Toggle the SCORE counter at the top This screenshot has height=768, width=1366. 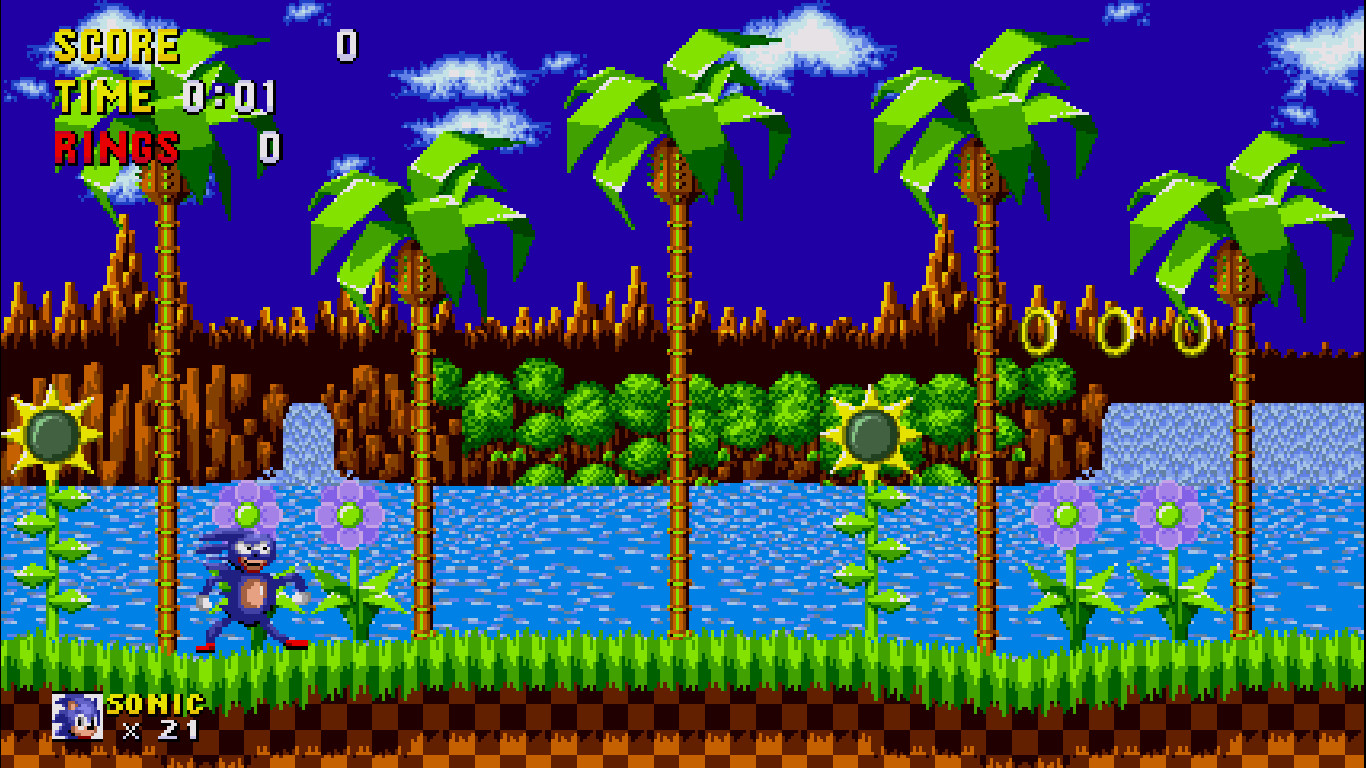coord(115,44)
